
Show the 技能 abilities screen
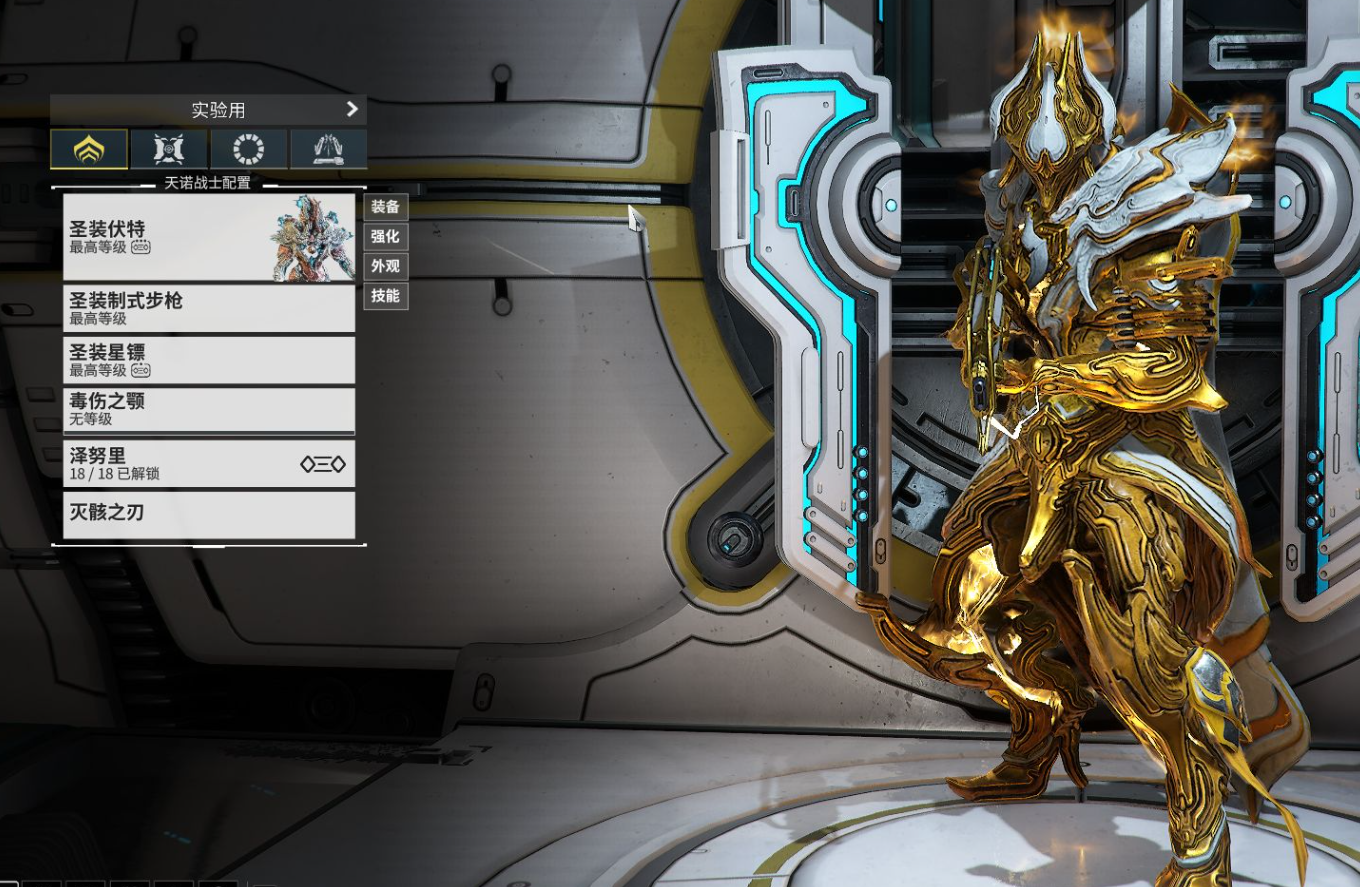385,296
